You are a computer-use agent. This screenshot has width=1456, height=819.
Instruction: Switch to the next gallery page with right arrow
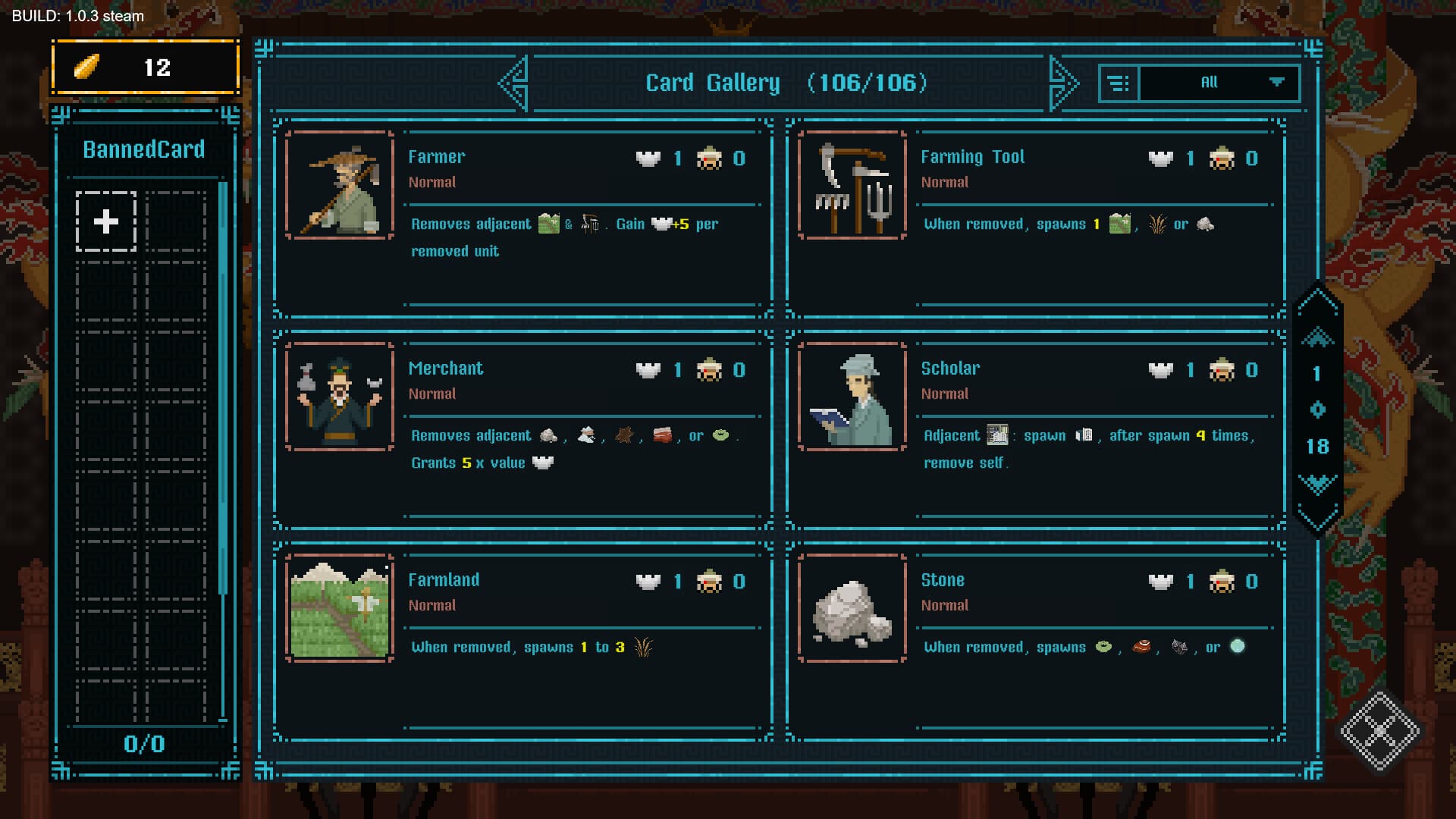tap(1064, 82)
